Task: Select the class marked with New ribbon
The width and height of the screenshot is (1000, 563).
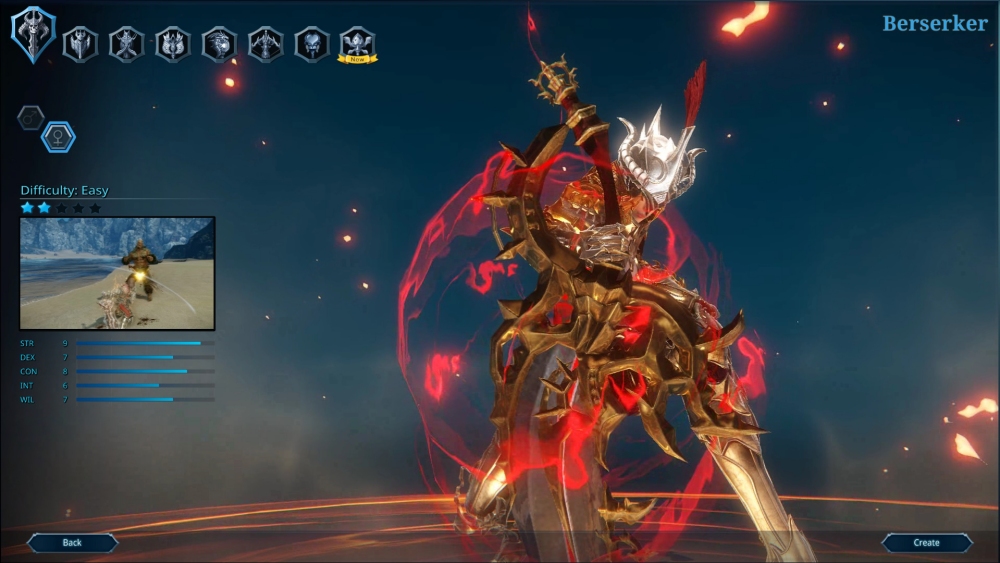Action: click(x=357, y=44)
